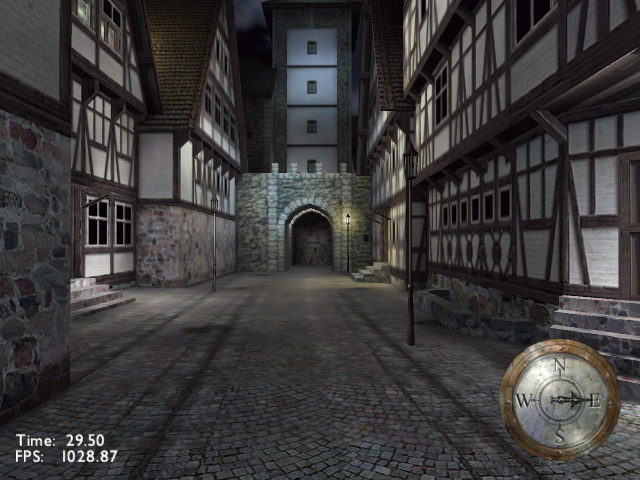
Task: Click the compass in the corner
Action: coord(559,399)
